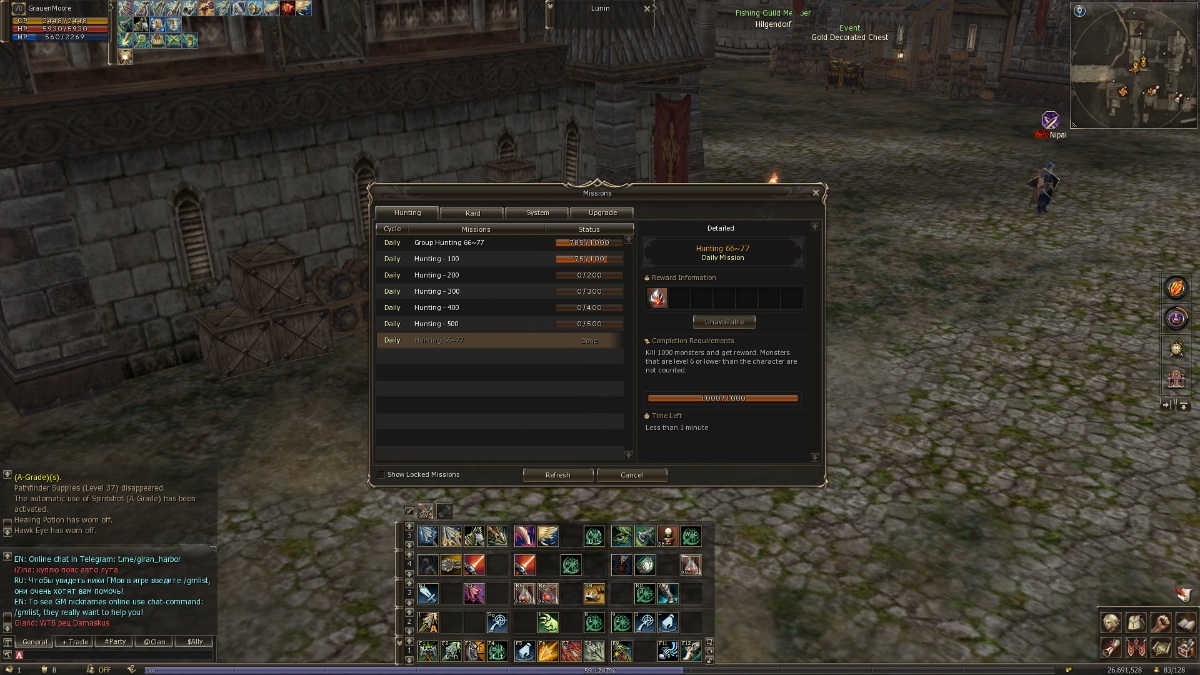Open the minimap in the corner
This screenshot has height=675, width=1200.
pos(1133,65)
